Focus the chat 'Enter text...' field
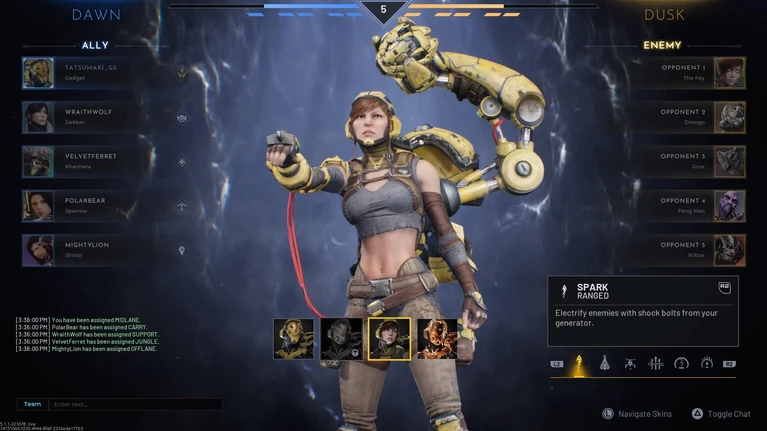This screenshot has width=767, height=431. click(135, 404)
